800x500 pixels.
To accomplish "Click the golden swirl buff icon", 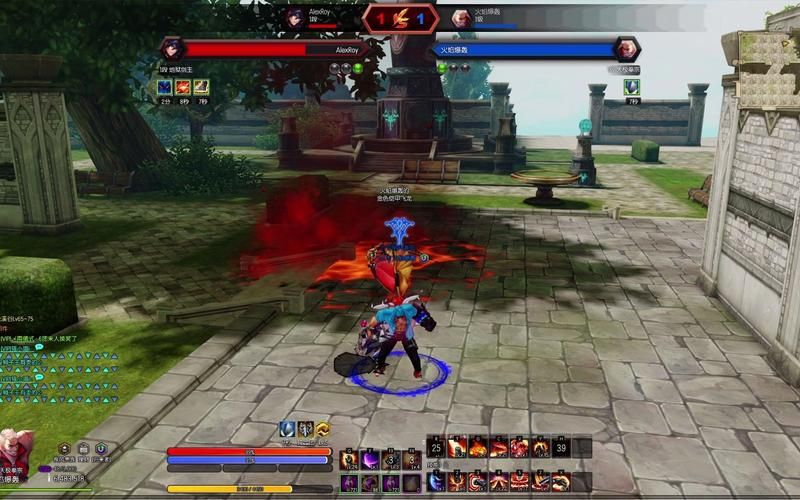I will pyautogui.click(x=323, y=429).
